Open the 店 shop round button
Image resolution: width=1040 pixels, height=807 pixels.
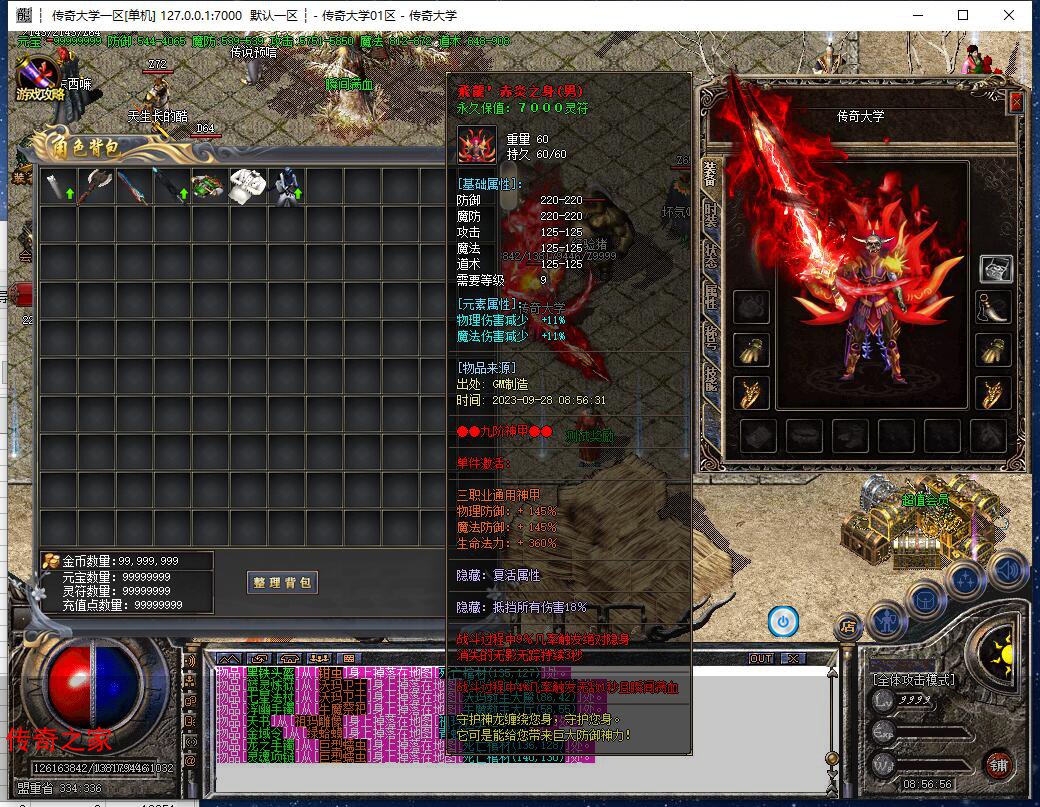click(848, 627)
